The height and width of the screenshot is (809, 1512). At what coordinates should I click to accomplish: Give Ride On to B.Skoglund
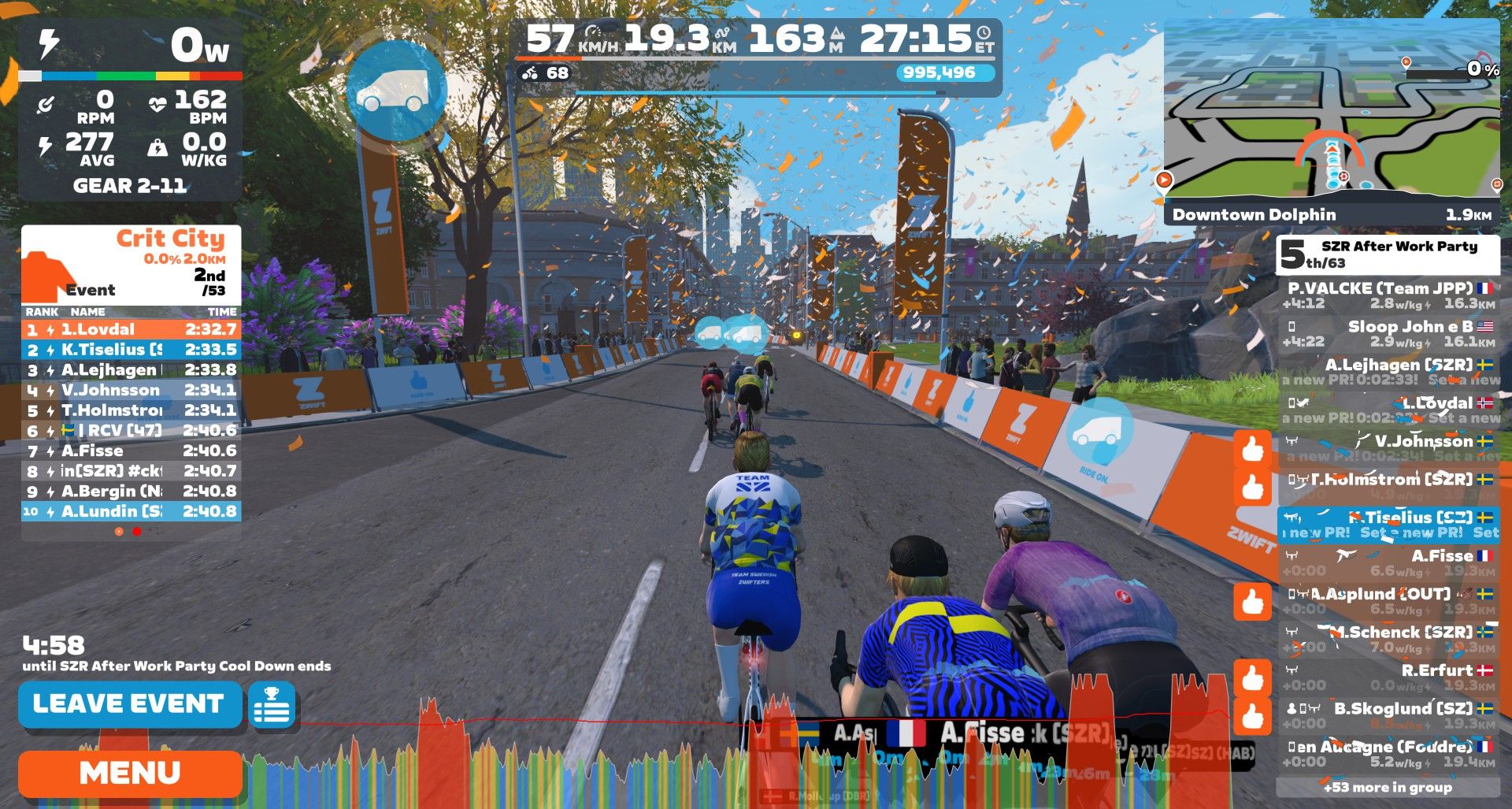pyautogui.click(x=1252, y=717)
